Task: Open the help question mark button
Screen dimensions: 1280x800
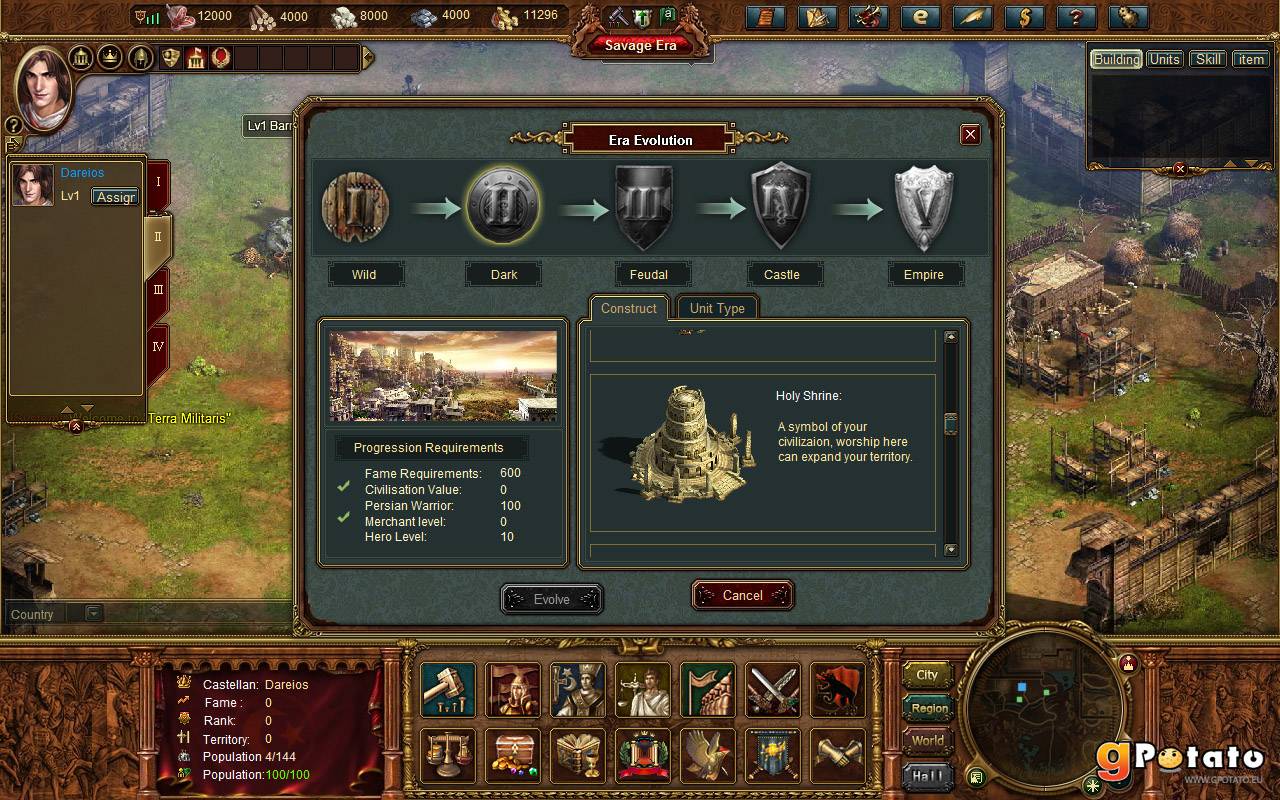Action: click(x=1075, y=17)
